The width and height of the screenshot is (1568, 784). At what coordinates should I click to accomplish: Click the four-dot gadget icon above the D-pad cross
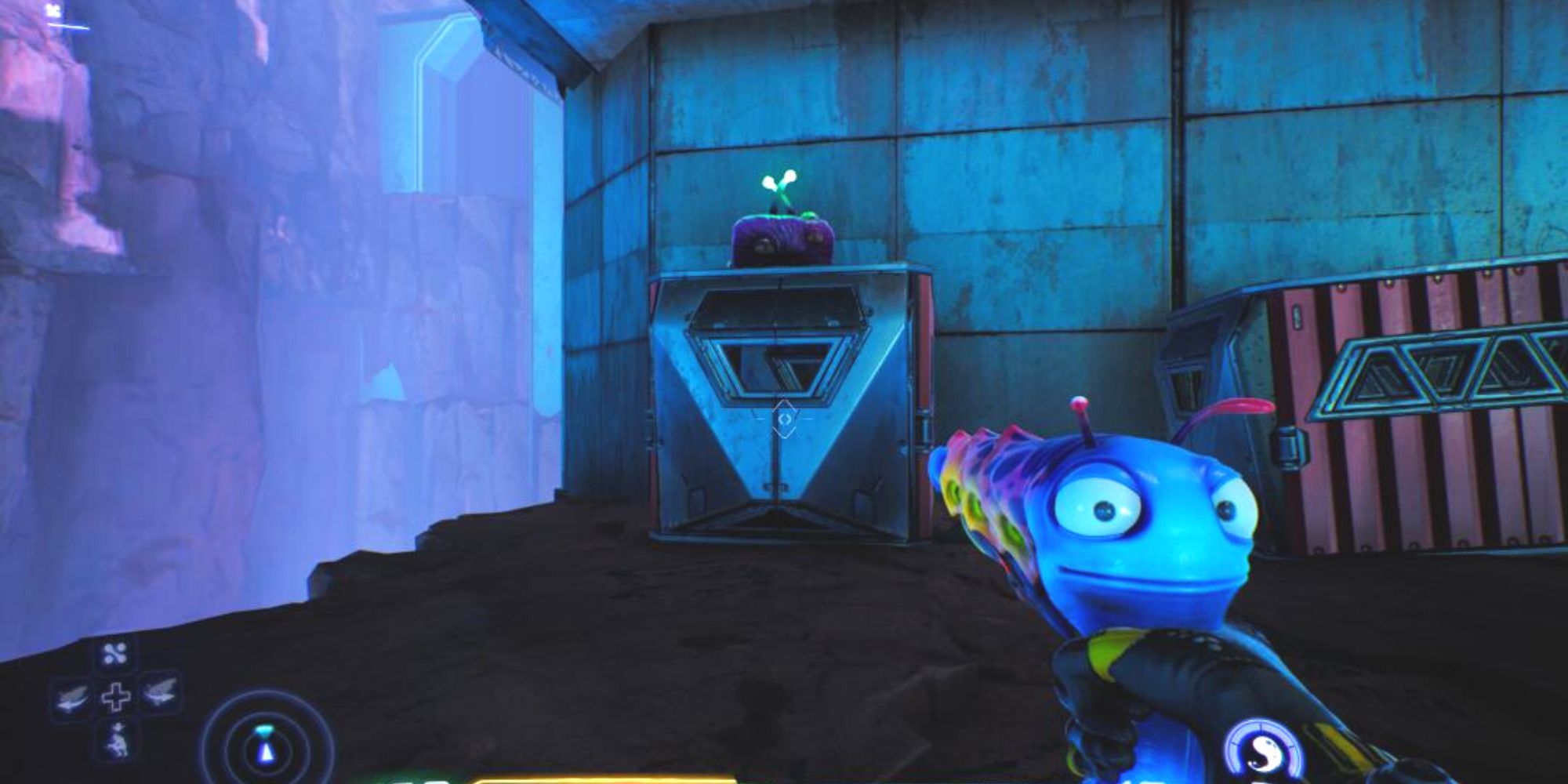coord(114,655)
